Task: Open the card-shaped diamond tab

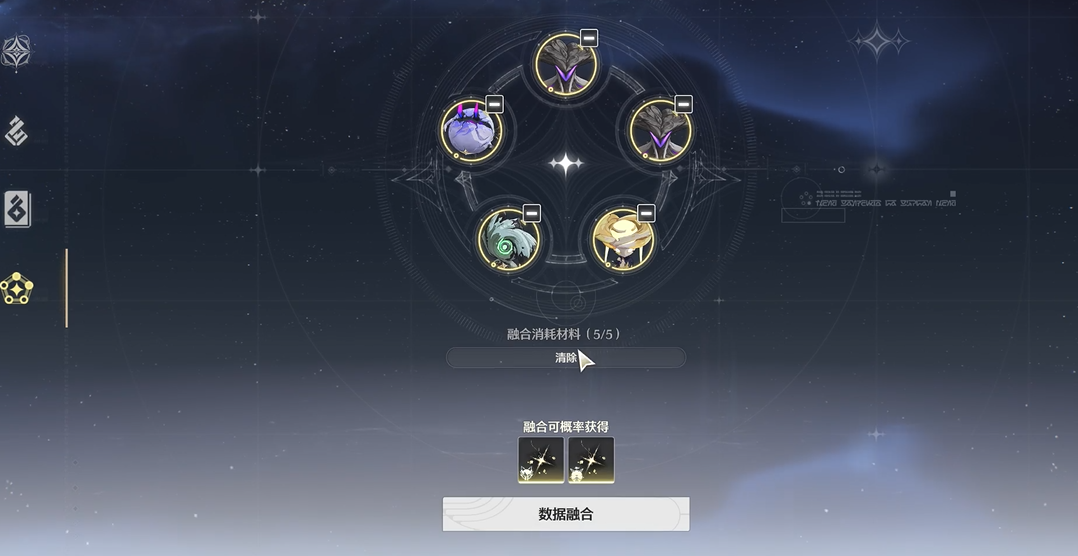Action: click(x=17, y=209)
